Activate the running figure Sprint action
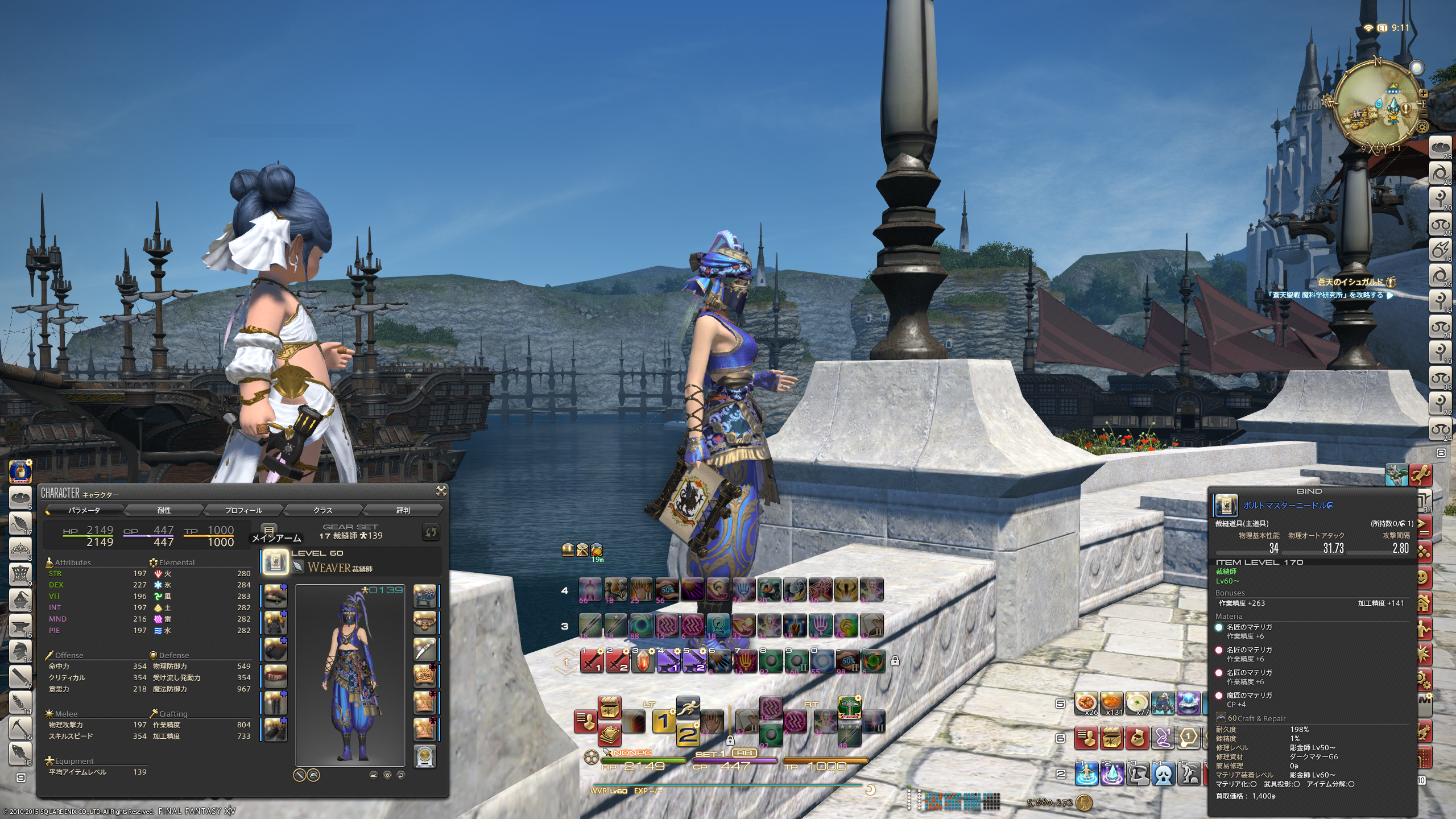Image resolution: width=1456 pixels, height=819 pixels. [688, 708]
